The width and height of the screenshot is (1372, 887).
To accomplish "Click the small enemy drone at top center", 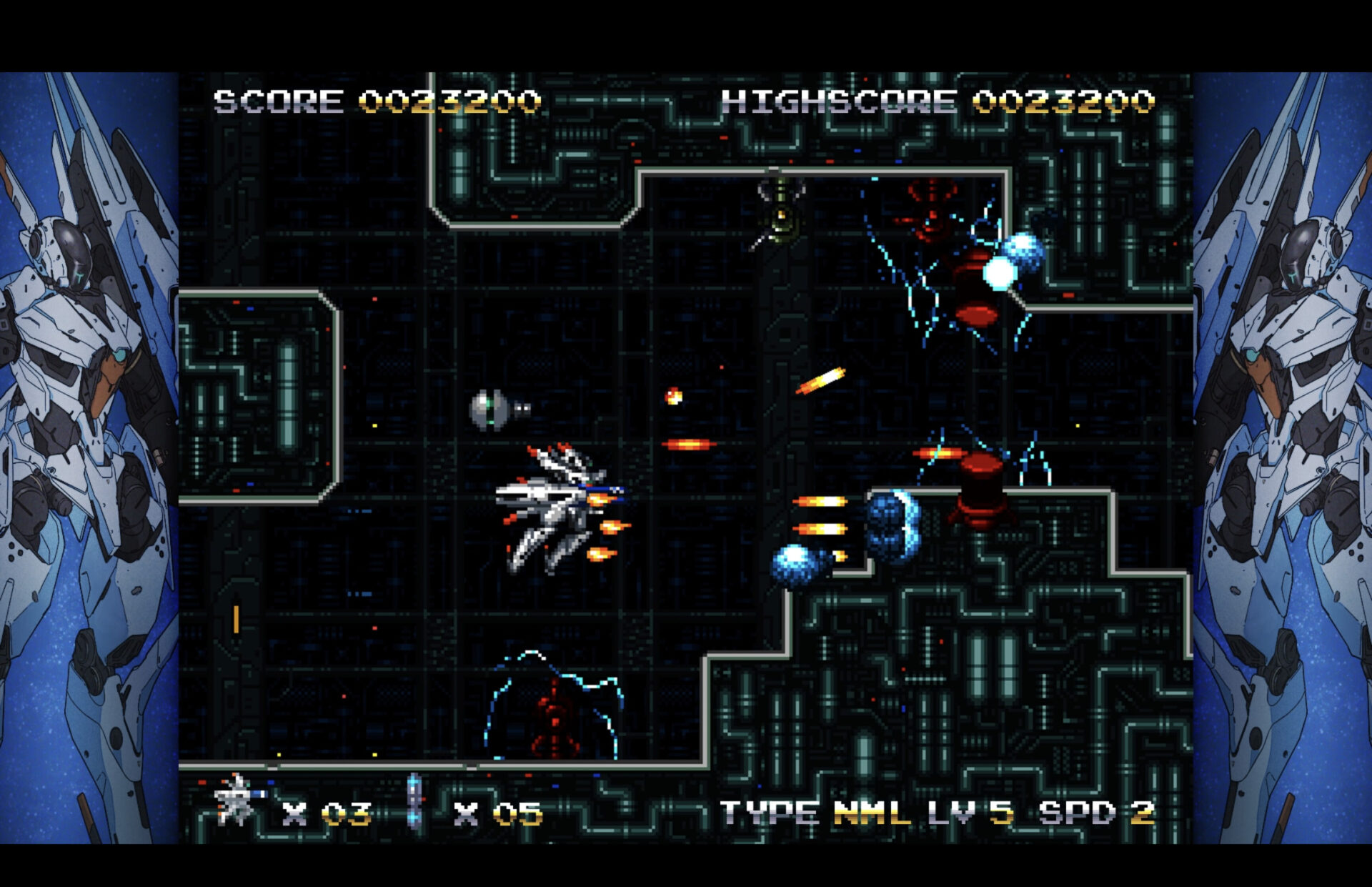I will pos(779,207).
